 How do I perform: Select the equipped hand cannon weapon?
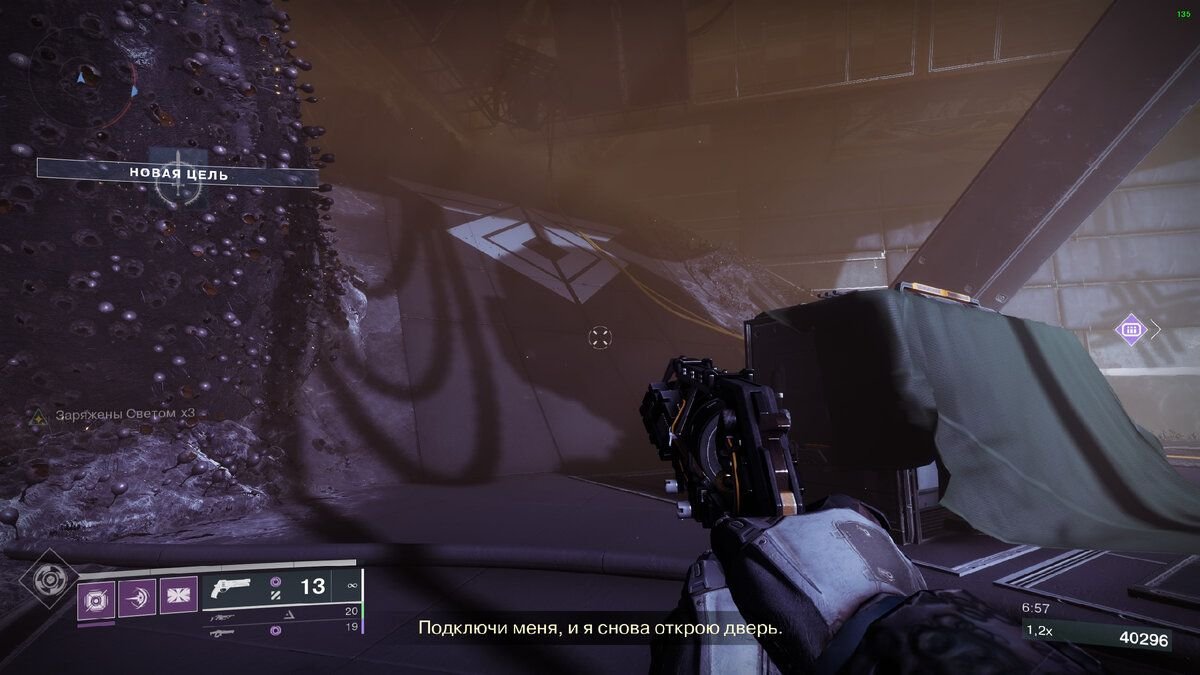tap(234, 589)
